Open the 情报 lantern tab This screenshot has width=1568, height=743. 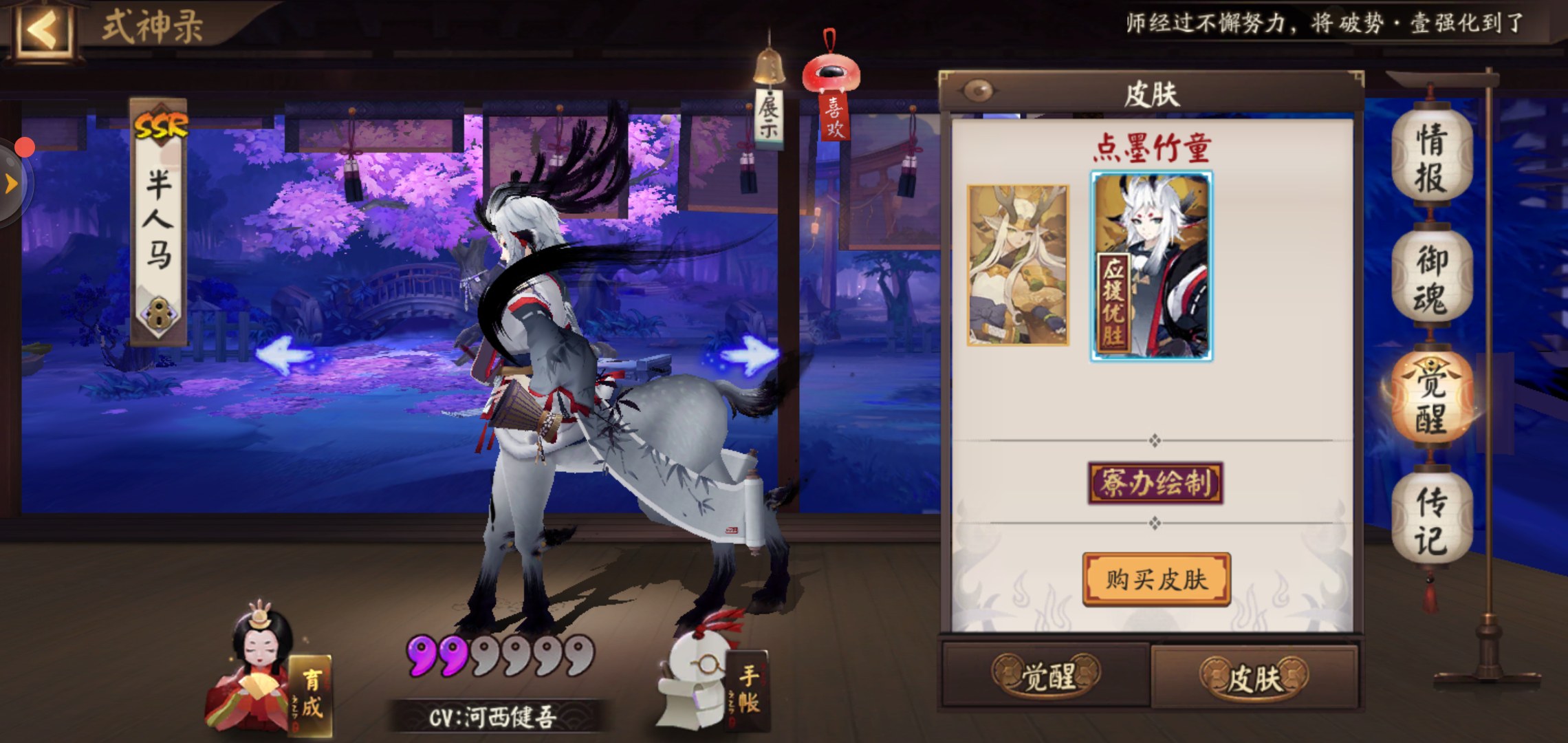pos(1431,158)
